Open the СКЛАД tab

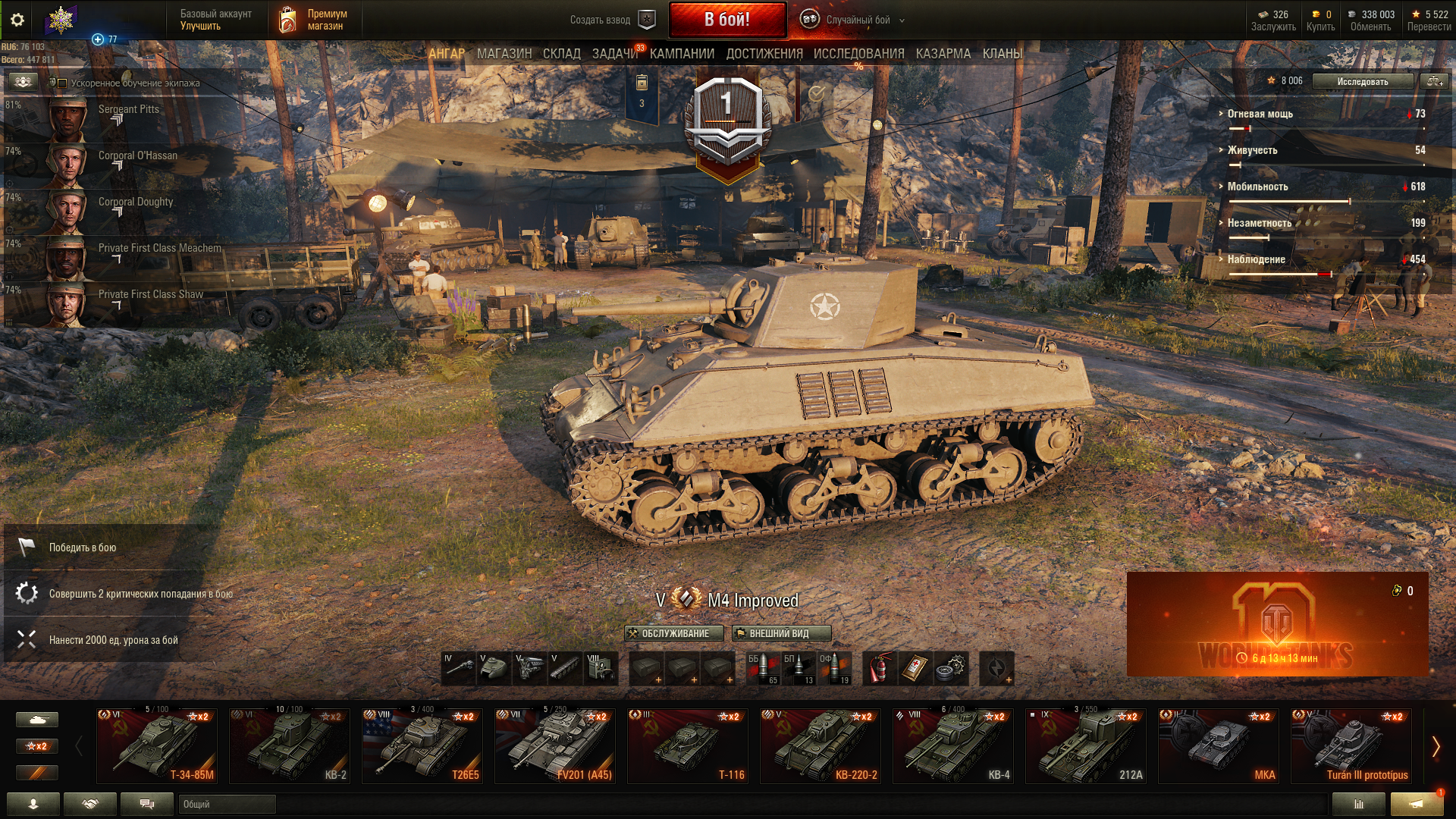point(561,54)
